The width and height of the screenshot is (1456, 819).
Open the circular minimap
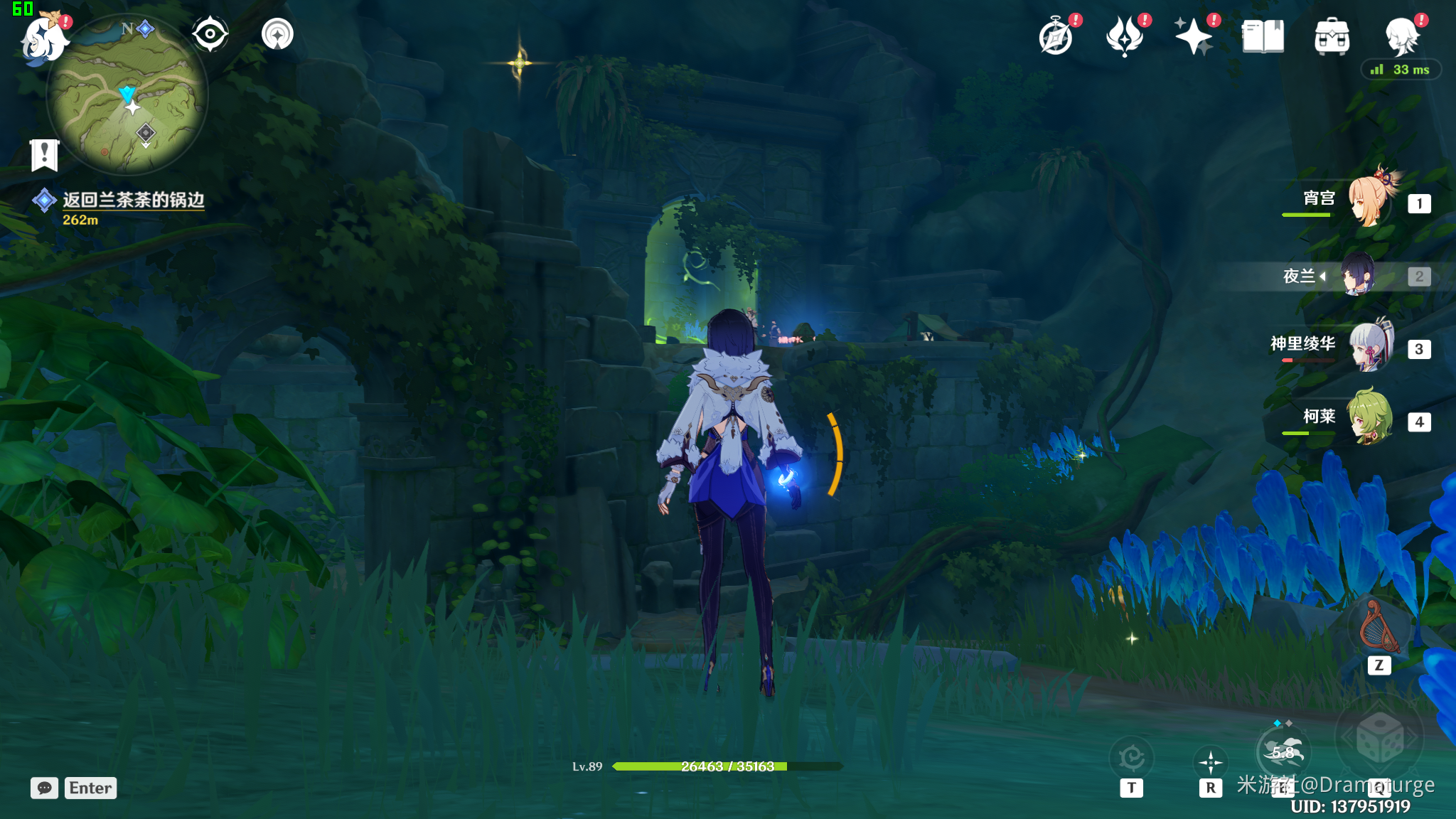pos(127,95)
